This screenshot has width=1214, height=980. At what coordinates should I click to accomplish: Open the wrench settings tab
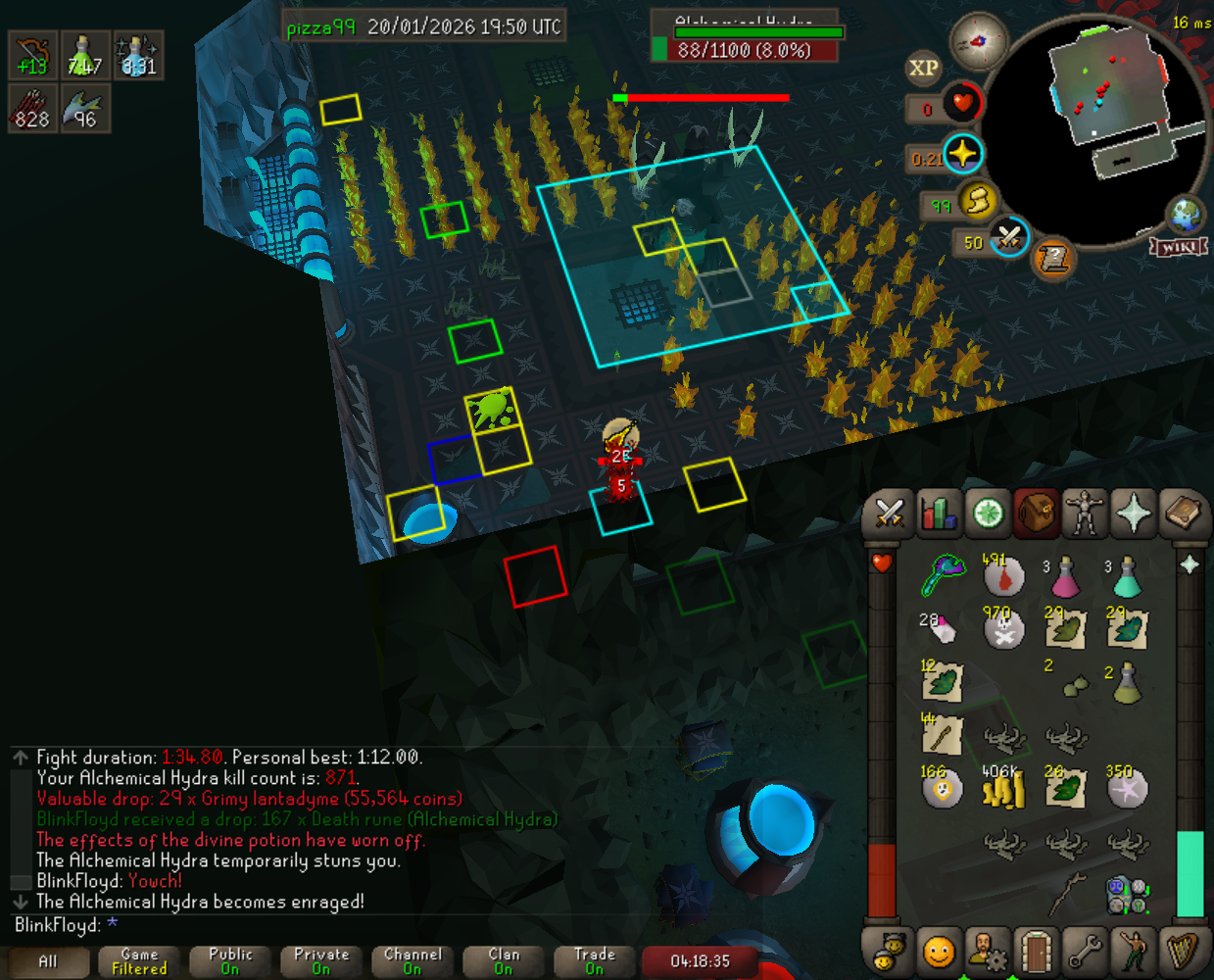tap(1085, 950)
